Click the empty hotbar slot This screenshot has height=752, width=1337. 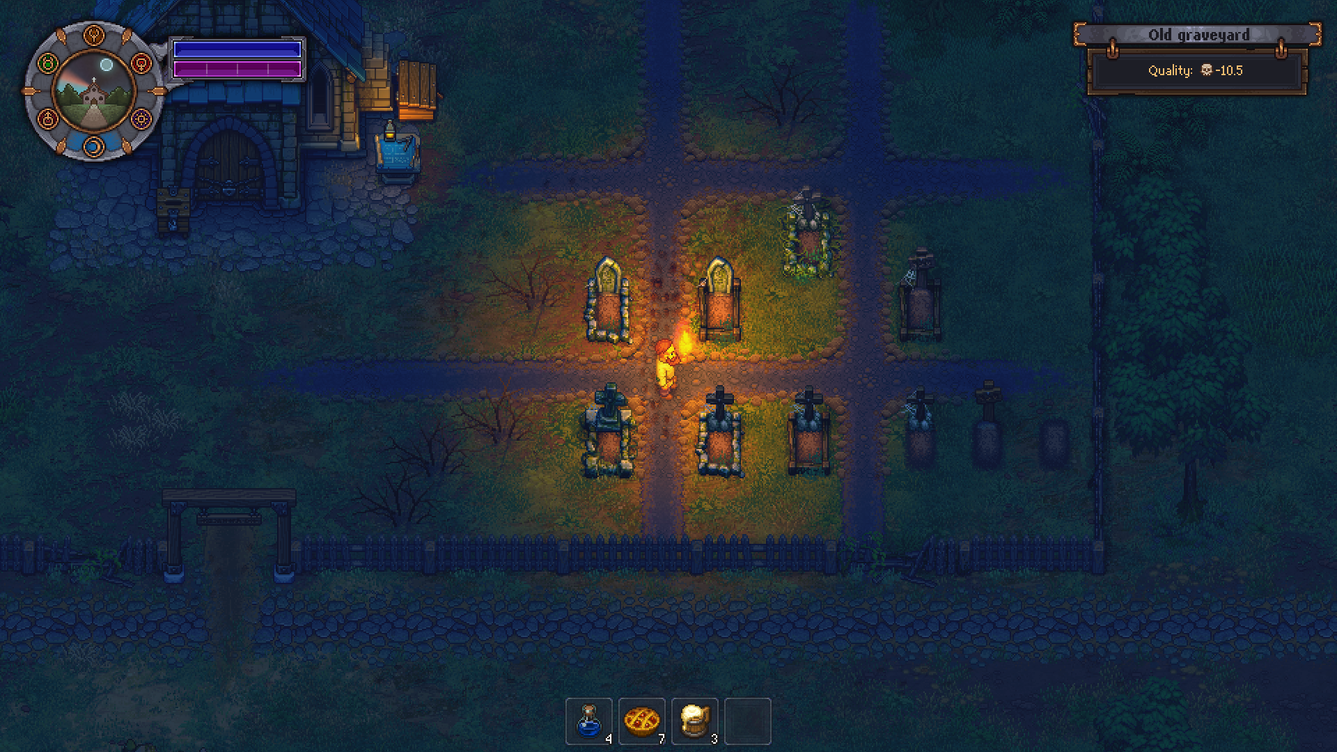[747, 721]
